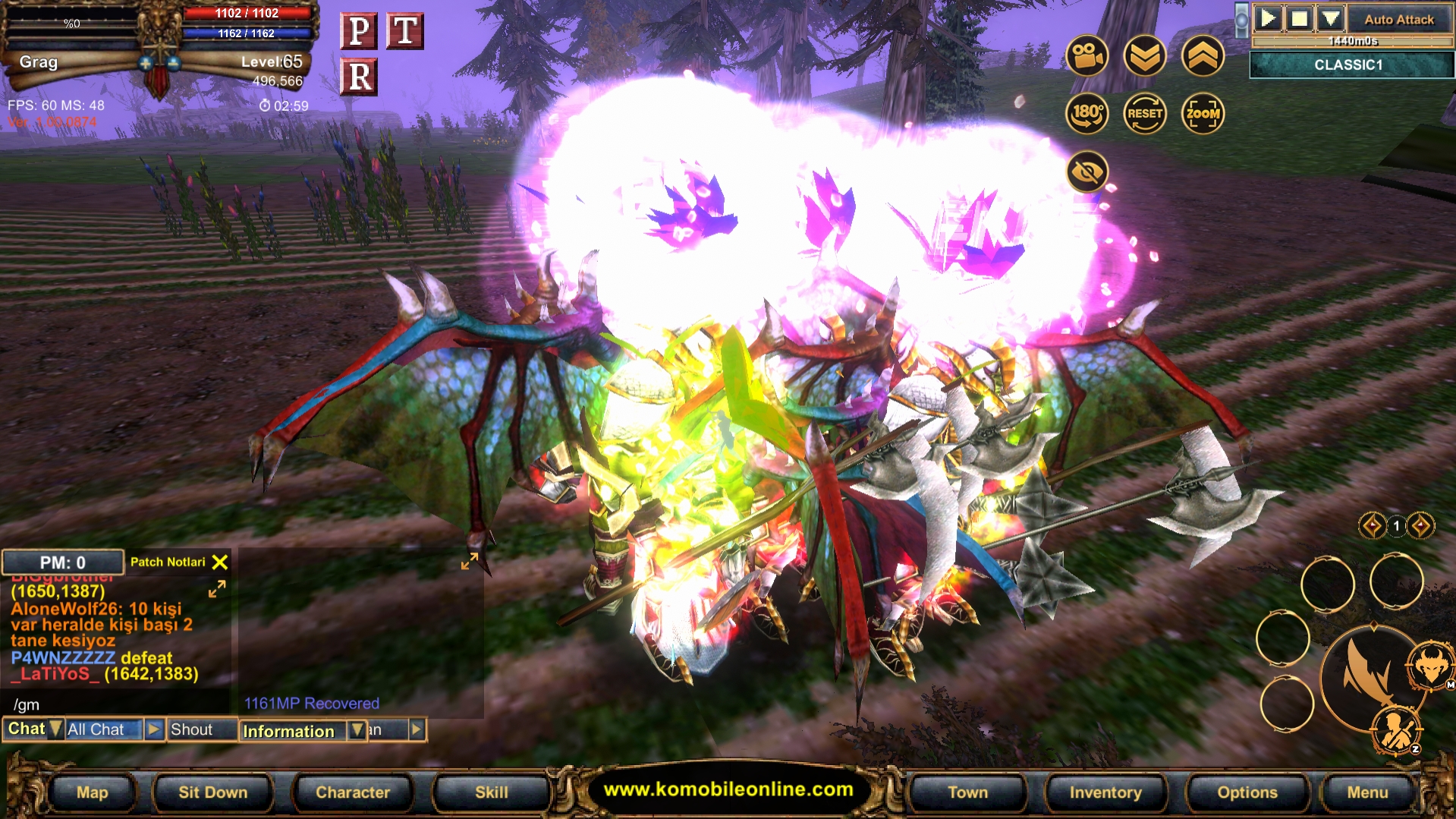Screen dimensions: 1456x819
Task: Click the CLASSIC1 server button
Action: [x=1351, y=65]
